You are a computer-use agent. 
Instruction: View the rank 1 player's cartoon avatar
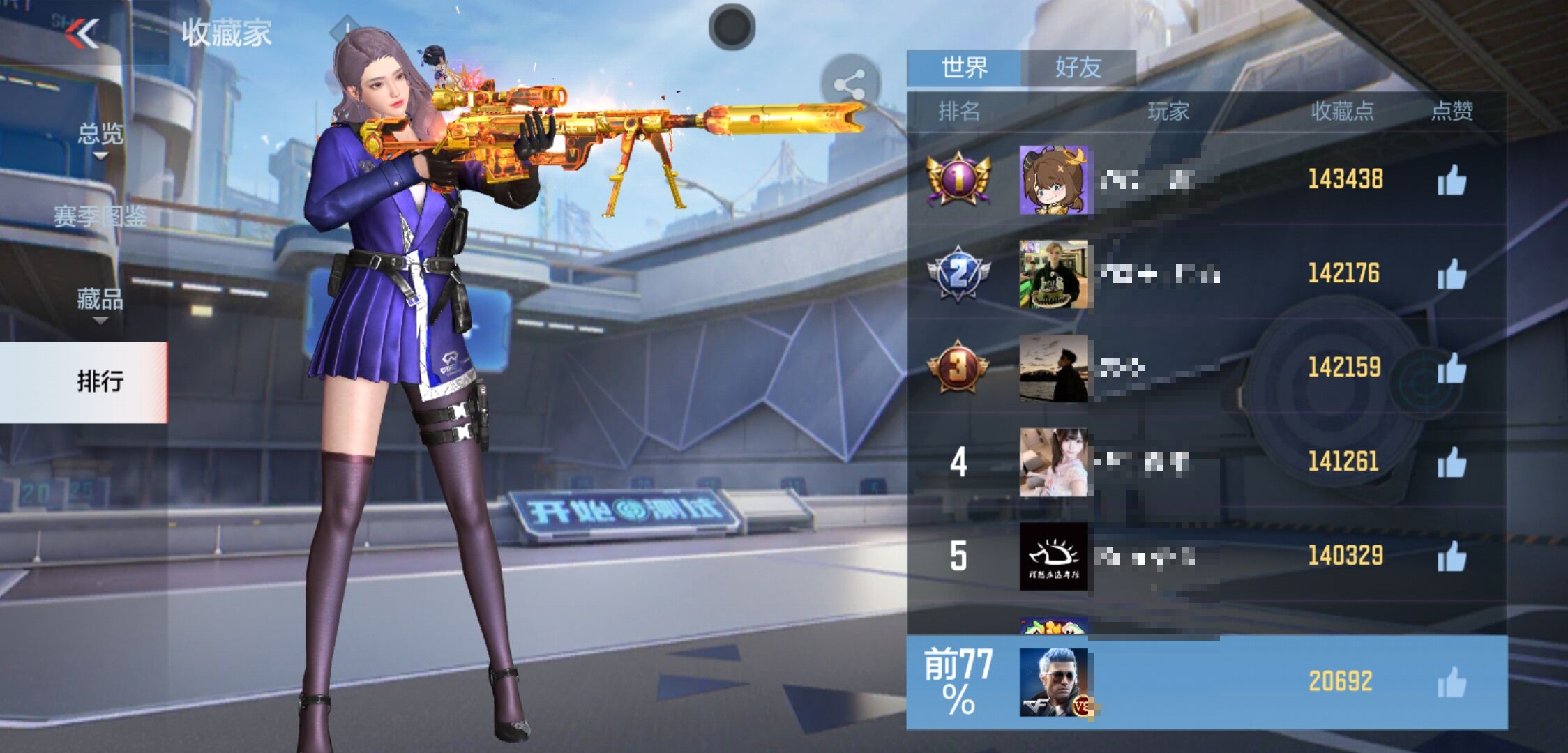pyautogui.click(x=1053, y=180)
